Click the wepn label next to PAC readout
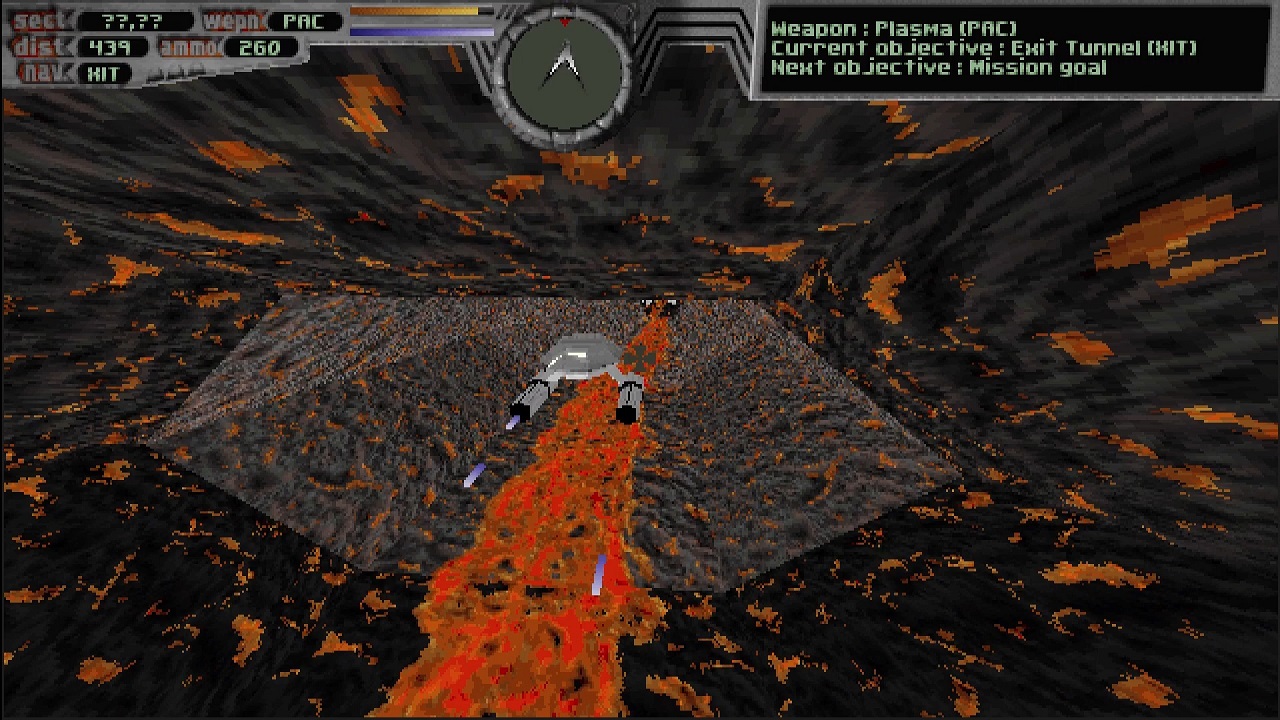This screenshot has height=720, width=1280. click(x=233, y=20)
